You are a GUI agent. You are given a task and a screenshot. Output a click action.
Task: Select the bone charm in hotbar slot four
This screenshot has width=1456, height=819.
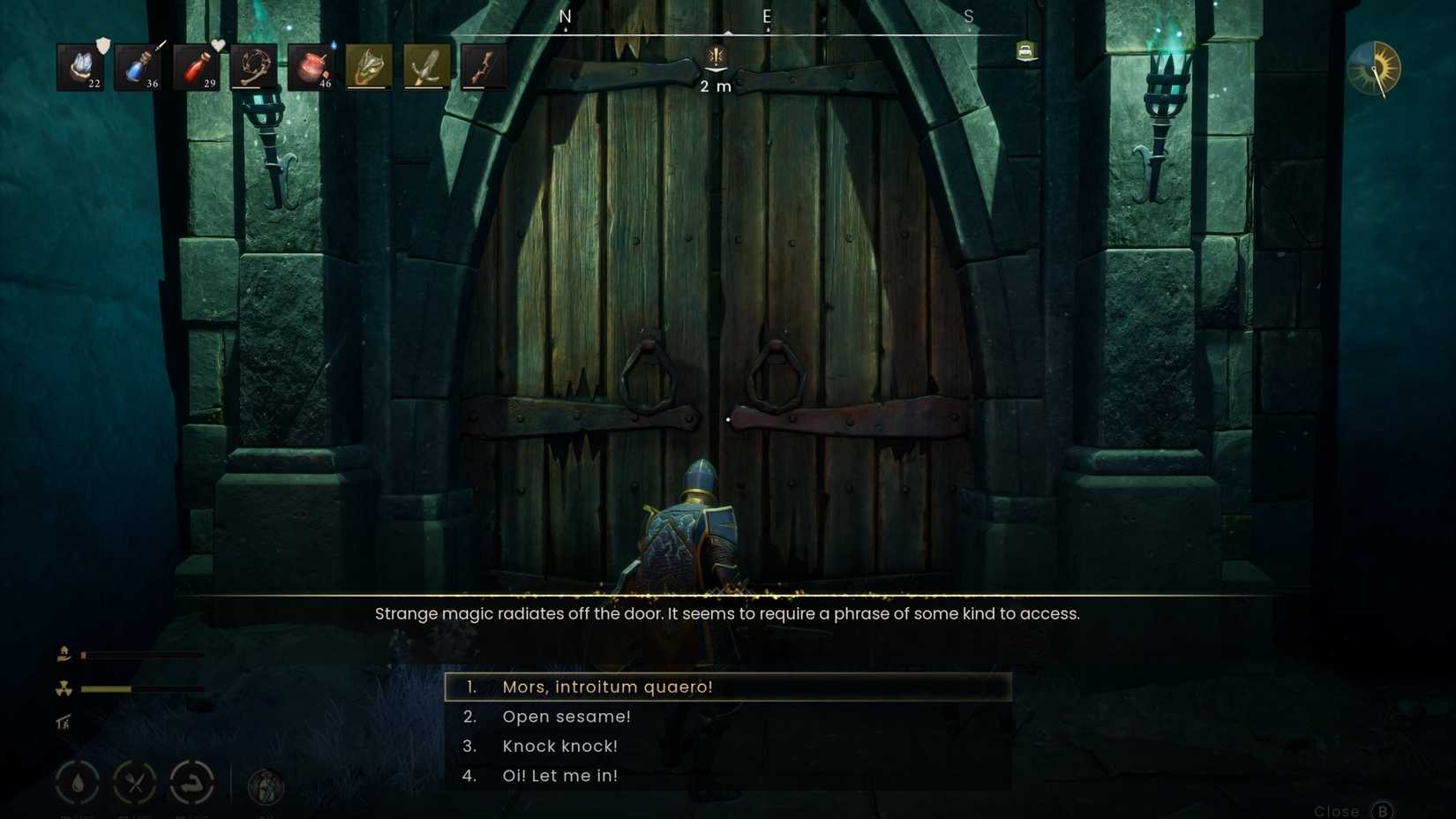click(x=253, y=67)
